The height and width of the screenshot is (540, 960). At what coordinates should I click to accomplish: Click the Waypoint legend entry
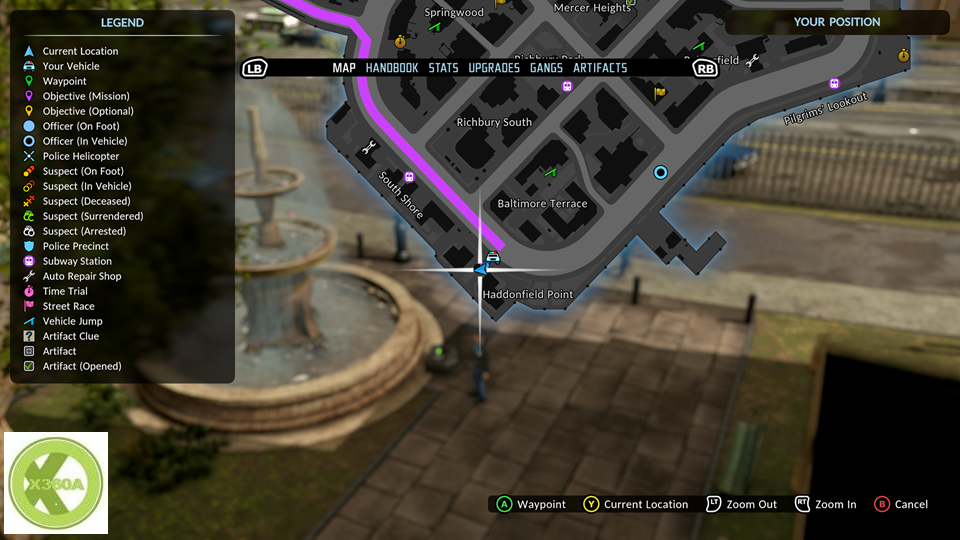tap(64, 81)
